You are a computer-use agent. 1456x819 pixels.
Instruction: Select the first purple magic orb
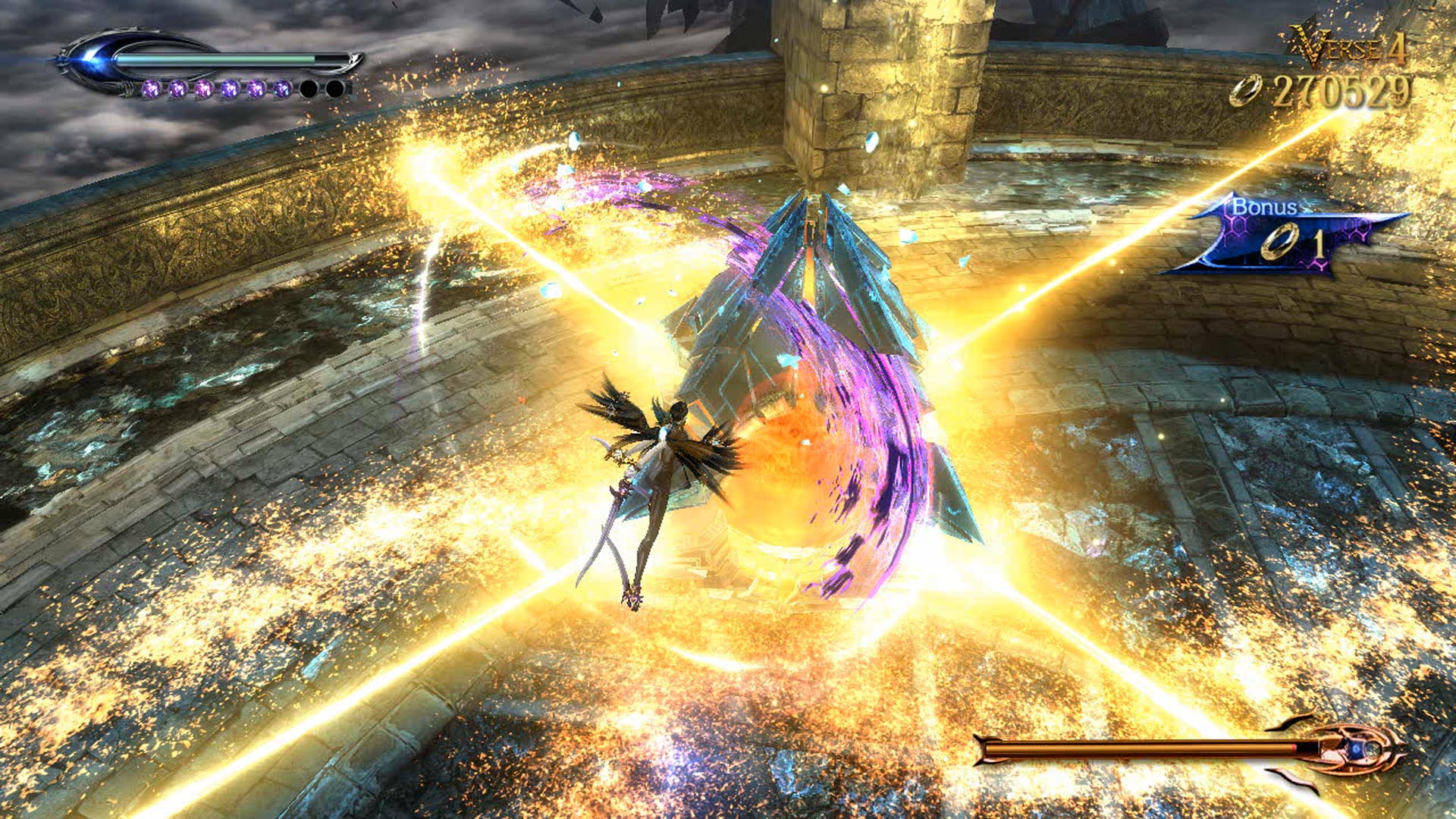tap(151, 89)
